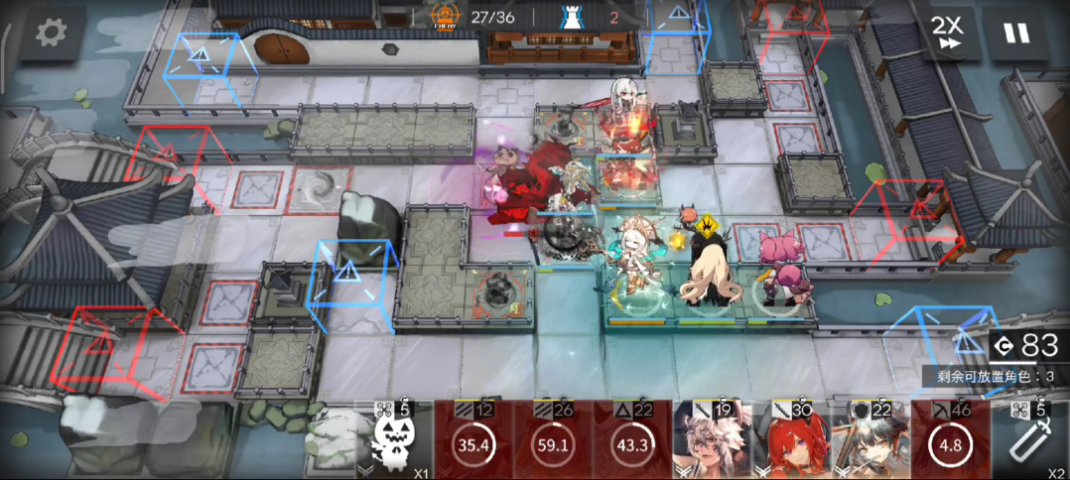Screen dimensions: 1070x480
Task: Toggle the 2X game speed
Action: (x=946, y=33)
